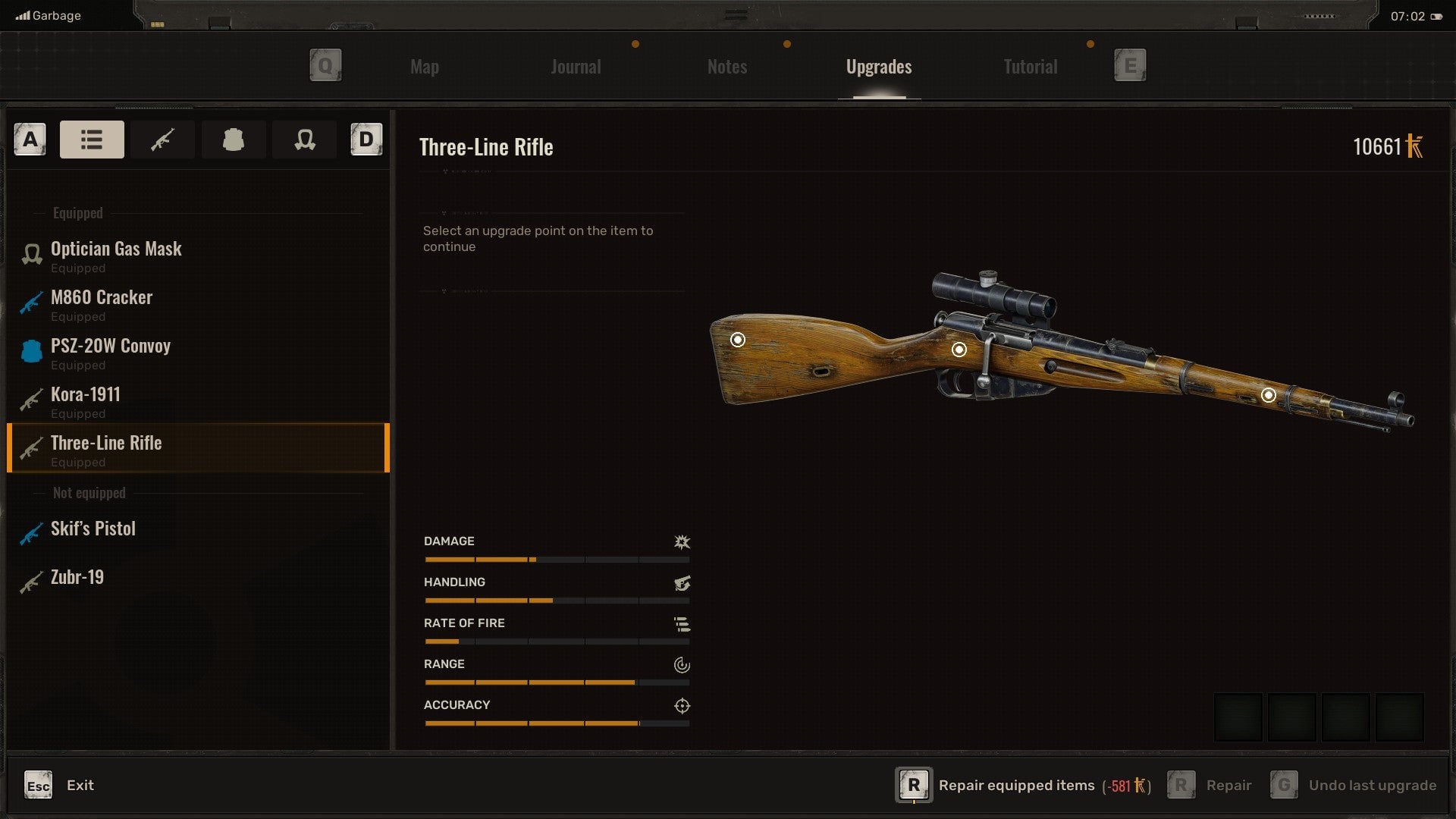Go to the Notes tab
1456x819 pixels.
(726, 67)
